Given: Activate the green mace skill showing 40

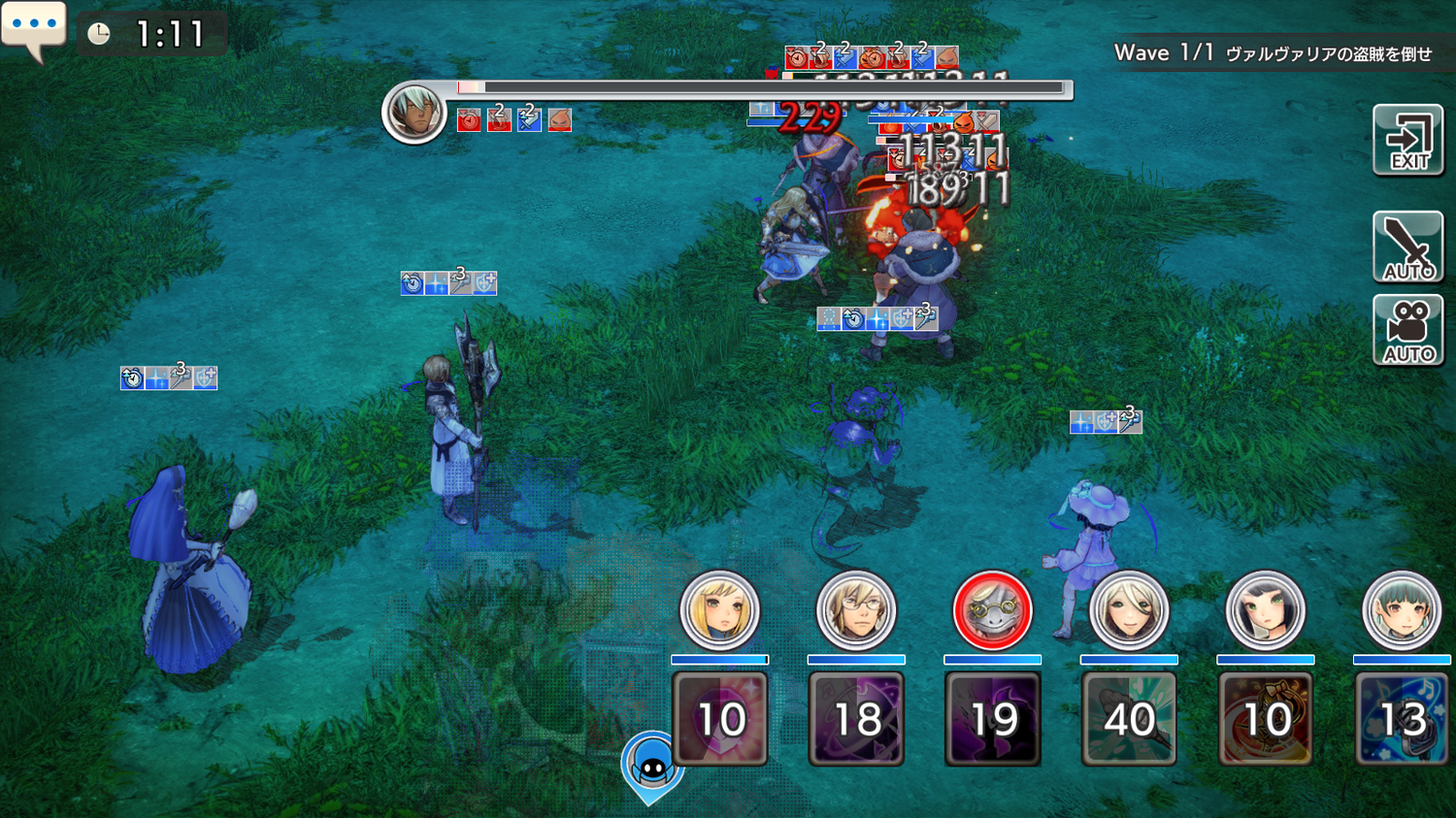Looking at the screenshot, I should [x=1129, y=719].
